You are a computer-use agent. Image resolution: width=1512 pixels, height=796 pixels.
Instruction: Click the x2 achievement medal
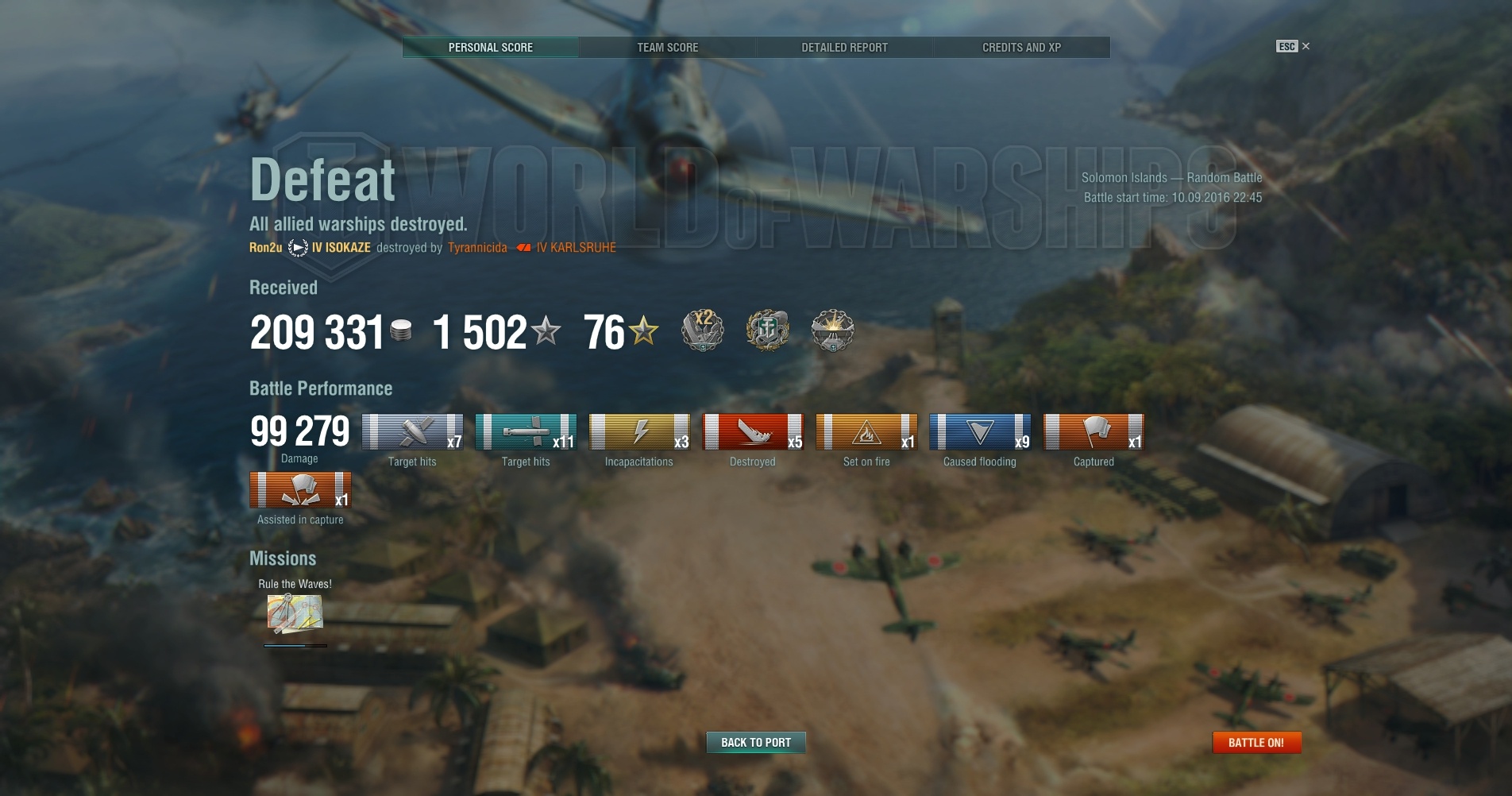click(x=703, y=330)
